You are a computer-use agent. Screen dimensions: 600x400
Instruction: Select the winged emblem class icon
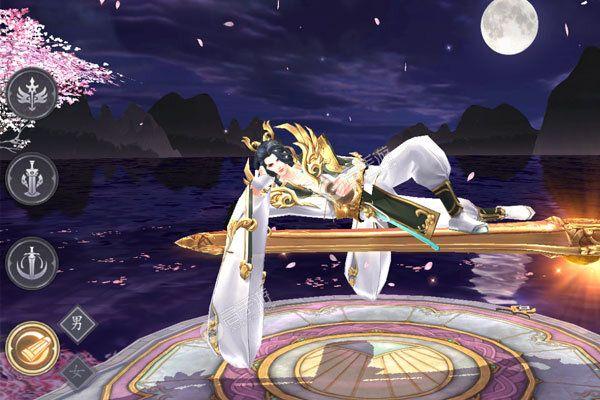click(x=30, y=95)
